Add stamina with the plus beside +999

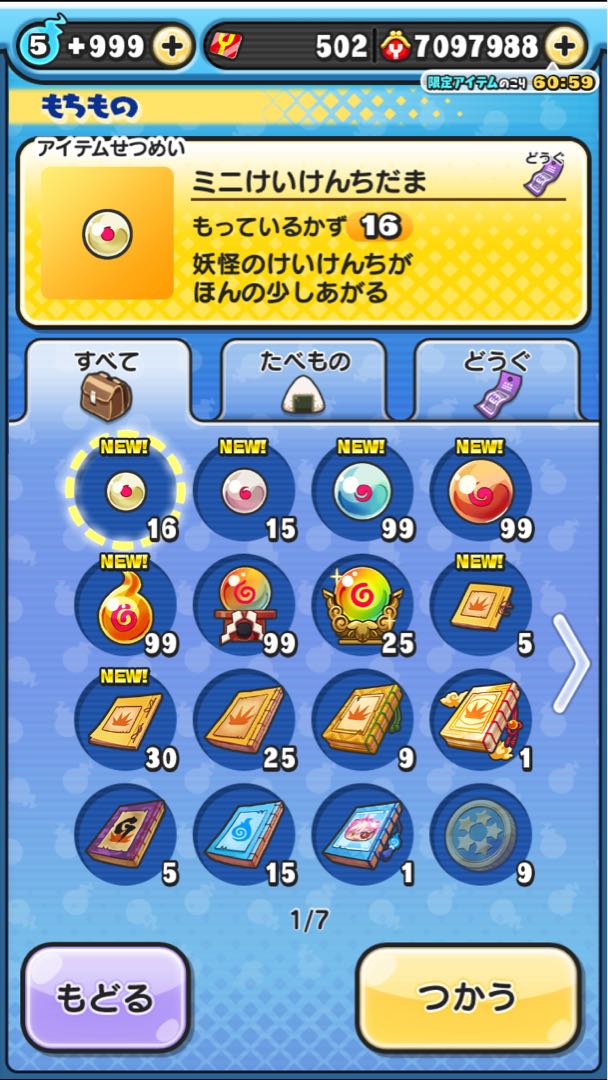pyautogui.click(x=172, y=45)
